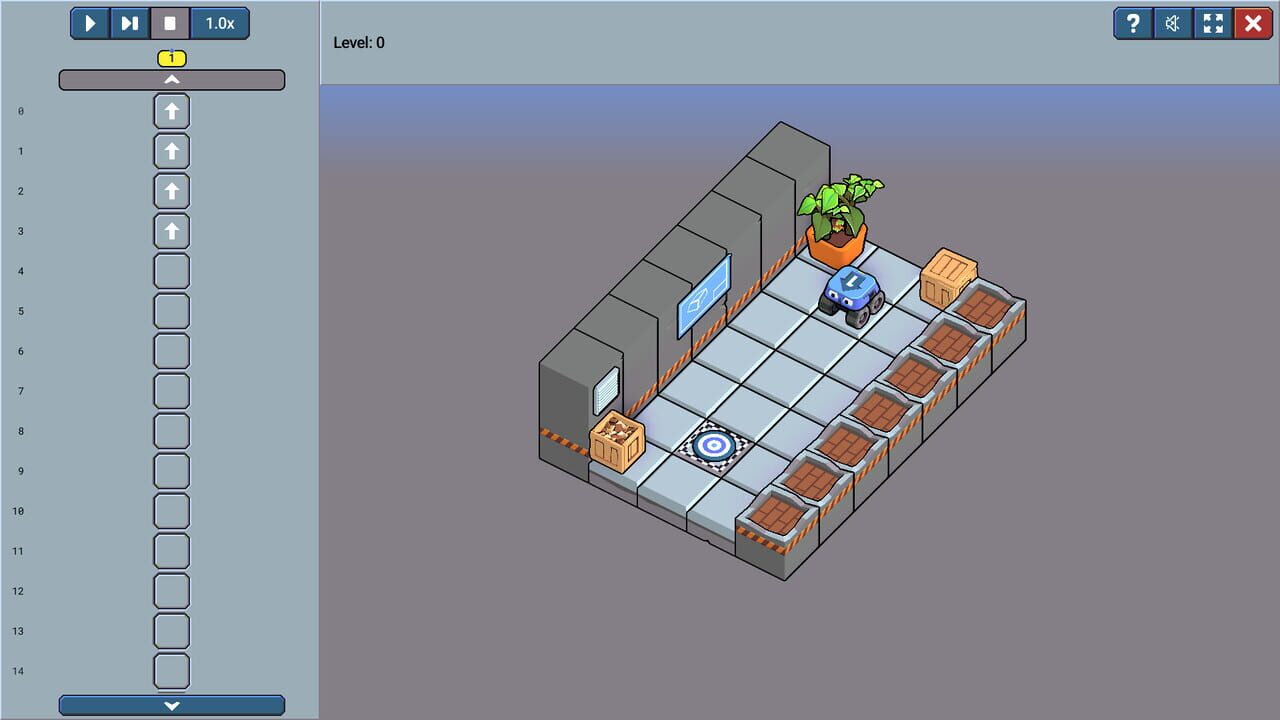Screen dimensions: 1280x720
Task: Toggle fullscreen mode
Action: click(1212, 23)
